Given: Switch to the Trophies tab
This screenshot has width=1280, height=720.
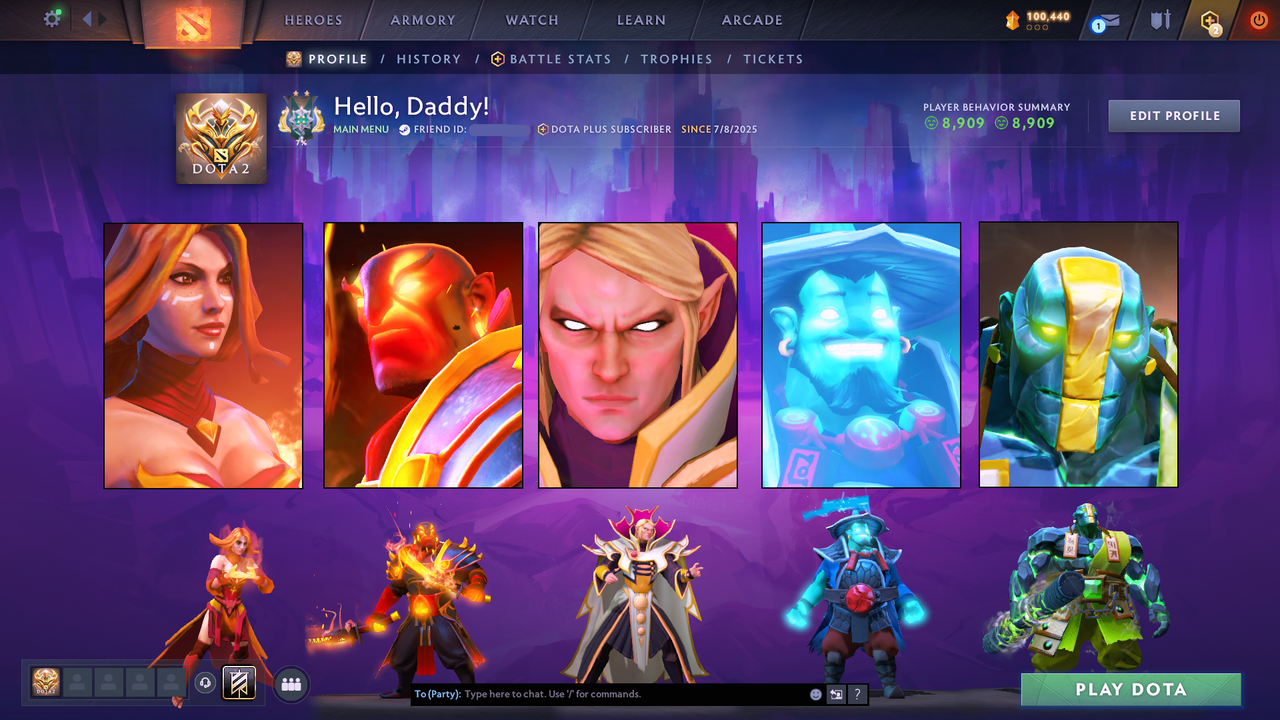Looking at the screenshot, I should [x=676, y=59].
